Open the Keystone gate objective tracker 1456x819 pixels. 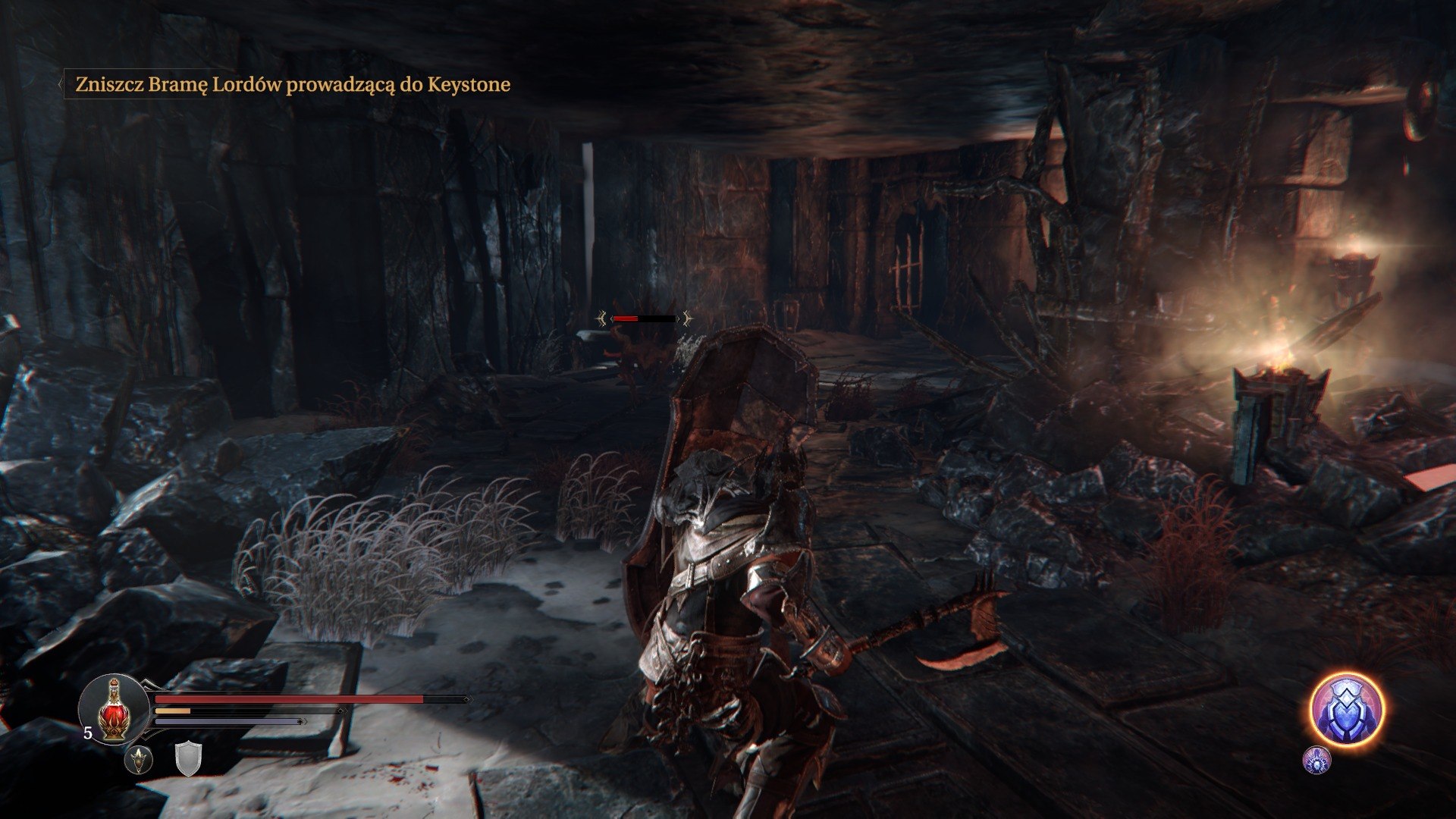tap(292, 84)
